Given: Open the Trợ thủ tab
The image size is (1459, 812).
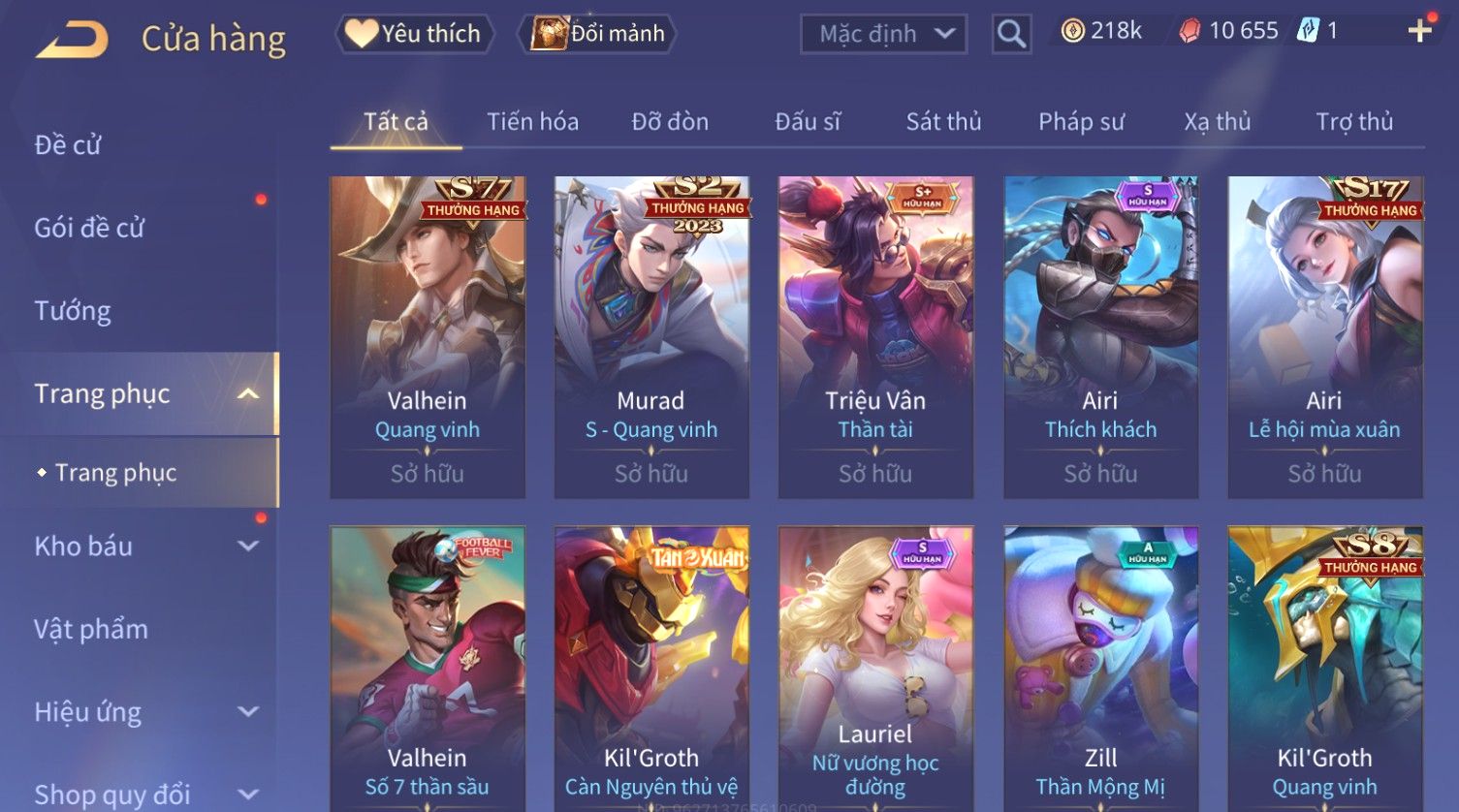Looking at the screenshot, I should point(1353,122).
